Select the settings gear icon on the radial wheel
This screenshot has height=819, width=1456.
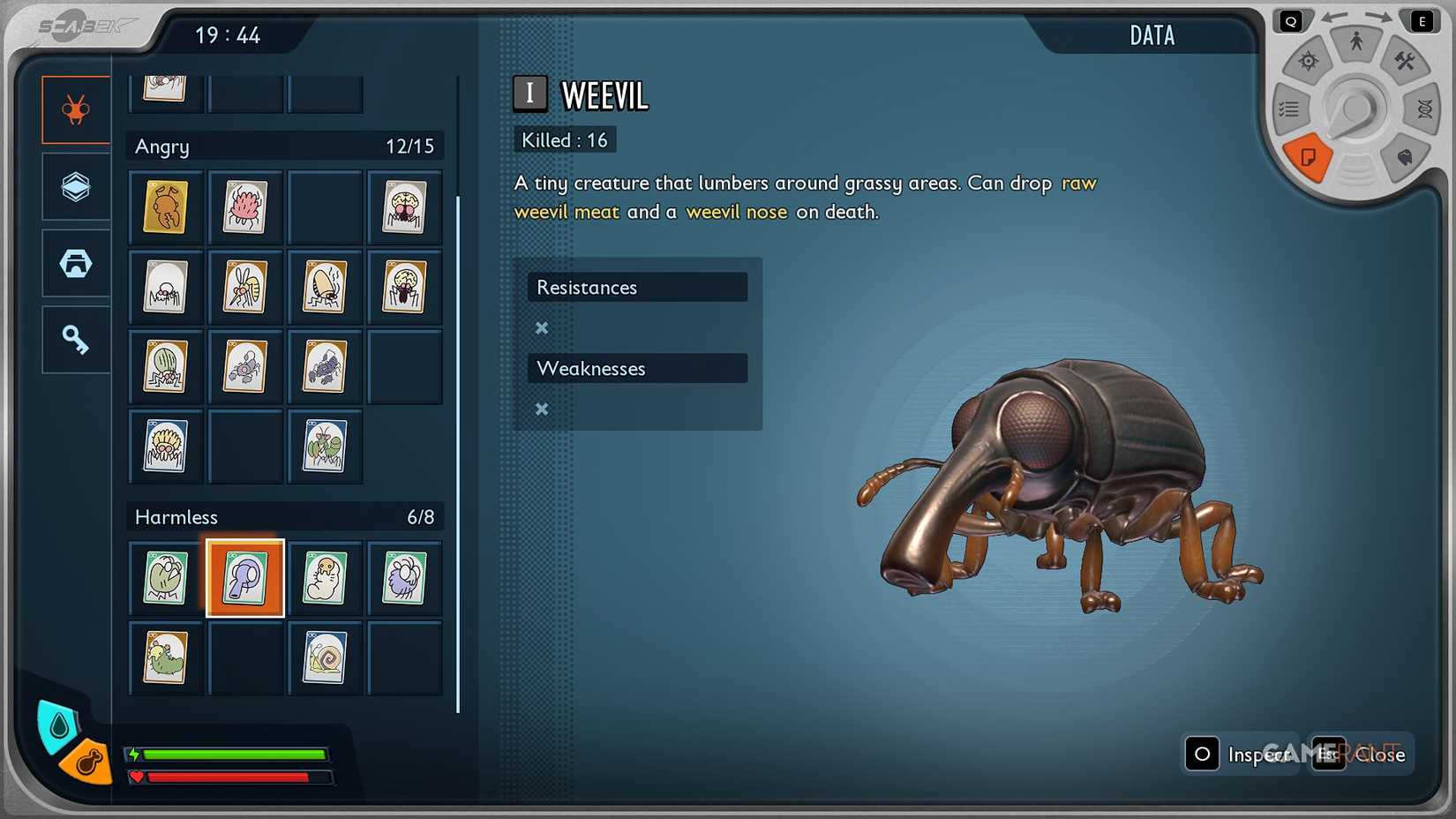[1309, 60]
